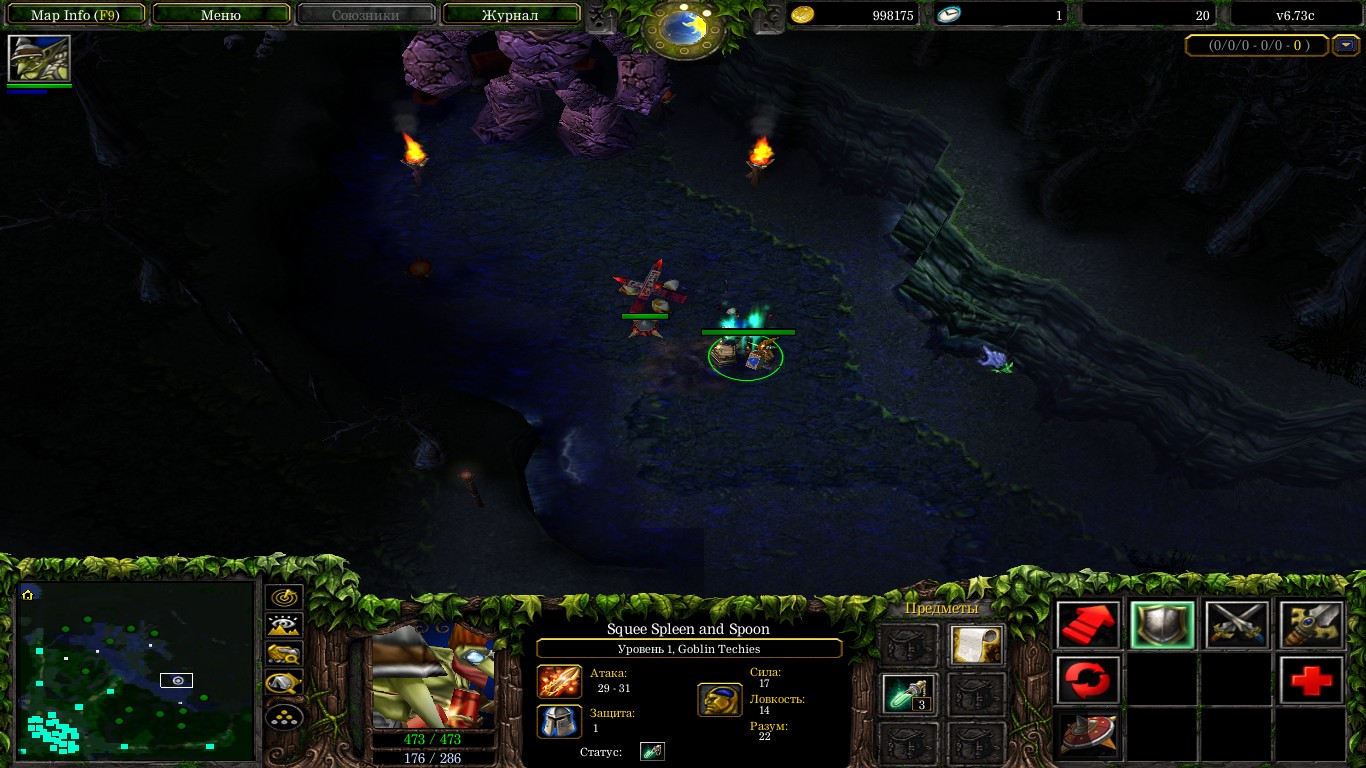This screenshot has height=768, width=1366.
Task: Toggle the minimap creep camp display button
Action: (x=285, y=686)
